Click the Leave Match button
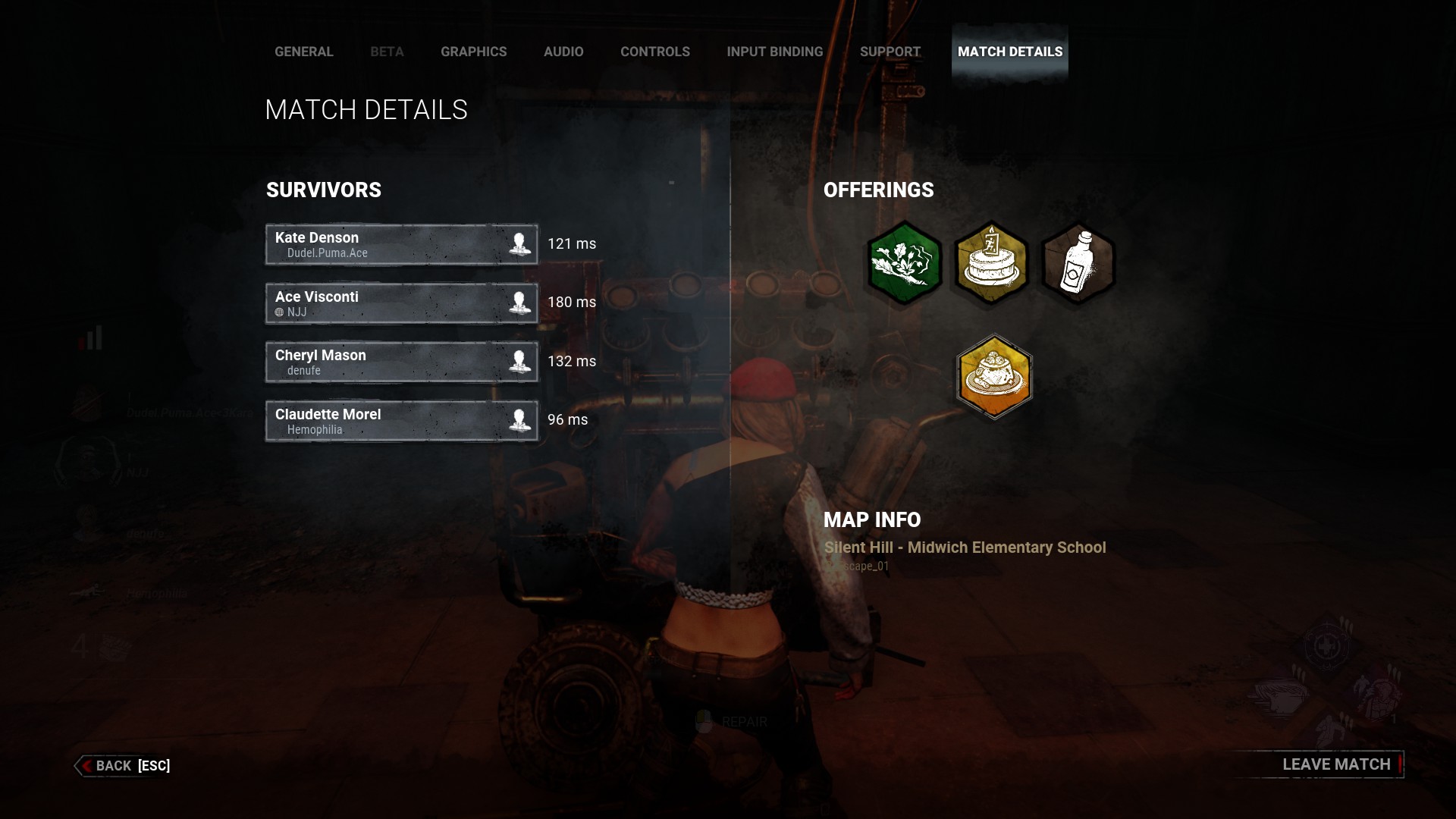 click(1336, 764)
